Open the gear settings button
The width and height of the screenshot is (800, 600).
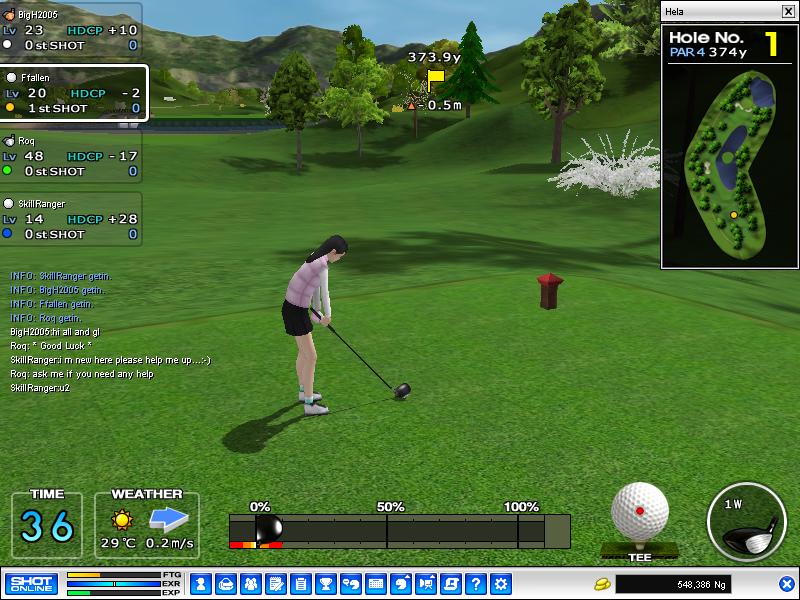[x=501, y=583]
